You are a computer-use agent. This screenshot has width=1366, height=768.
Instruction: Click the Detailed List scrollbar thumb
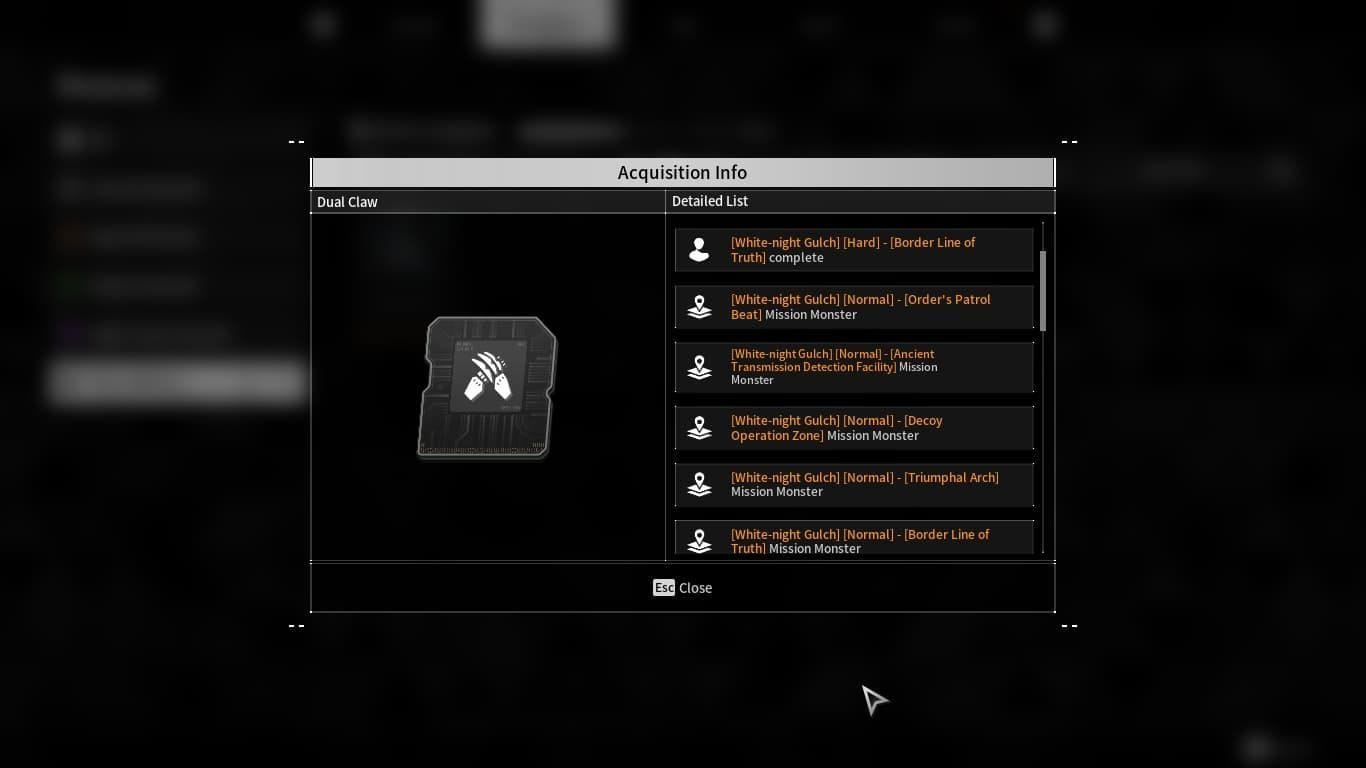(1041, 290)
